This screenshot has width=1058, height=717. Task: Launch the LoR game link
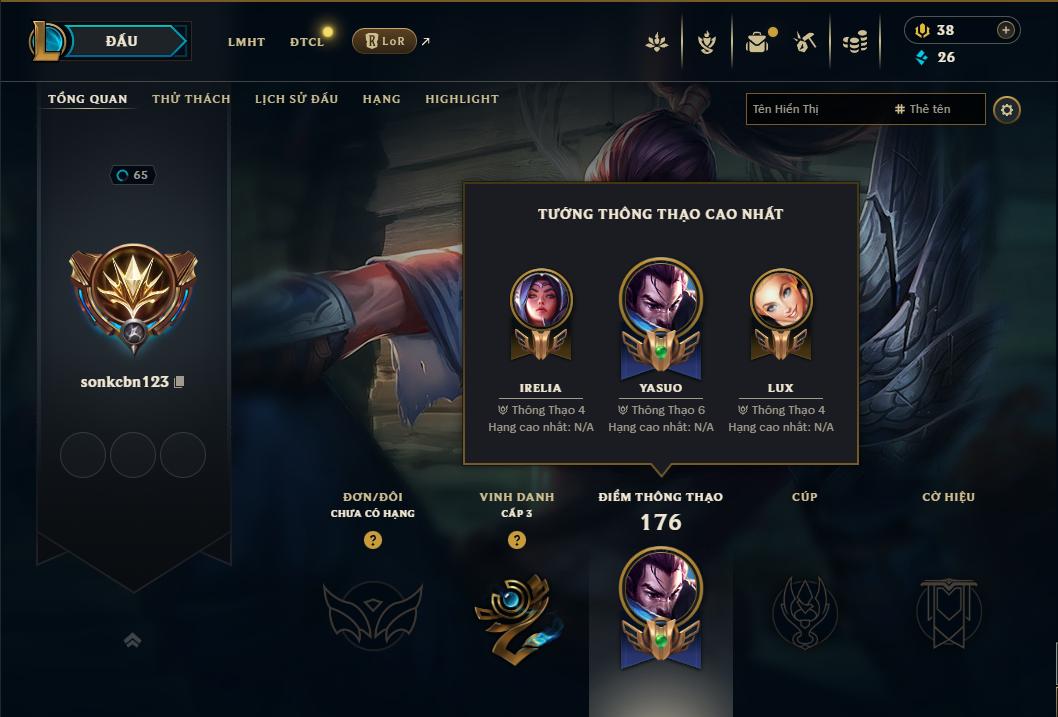pyautogui.click(x=384, y=41)
